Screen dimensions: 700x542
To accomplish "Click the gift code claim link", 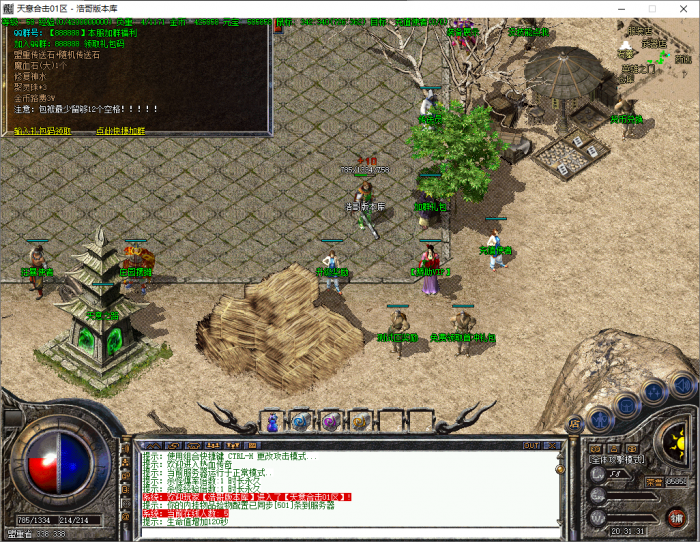I will point(42,131).
